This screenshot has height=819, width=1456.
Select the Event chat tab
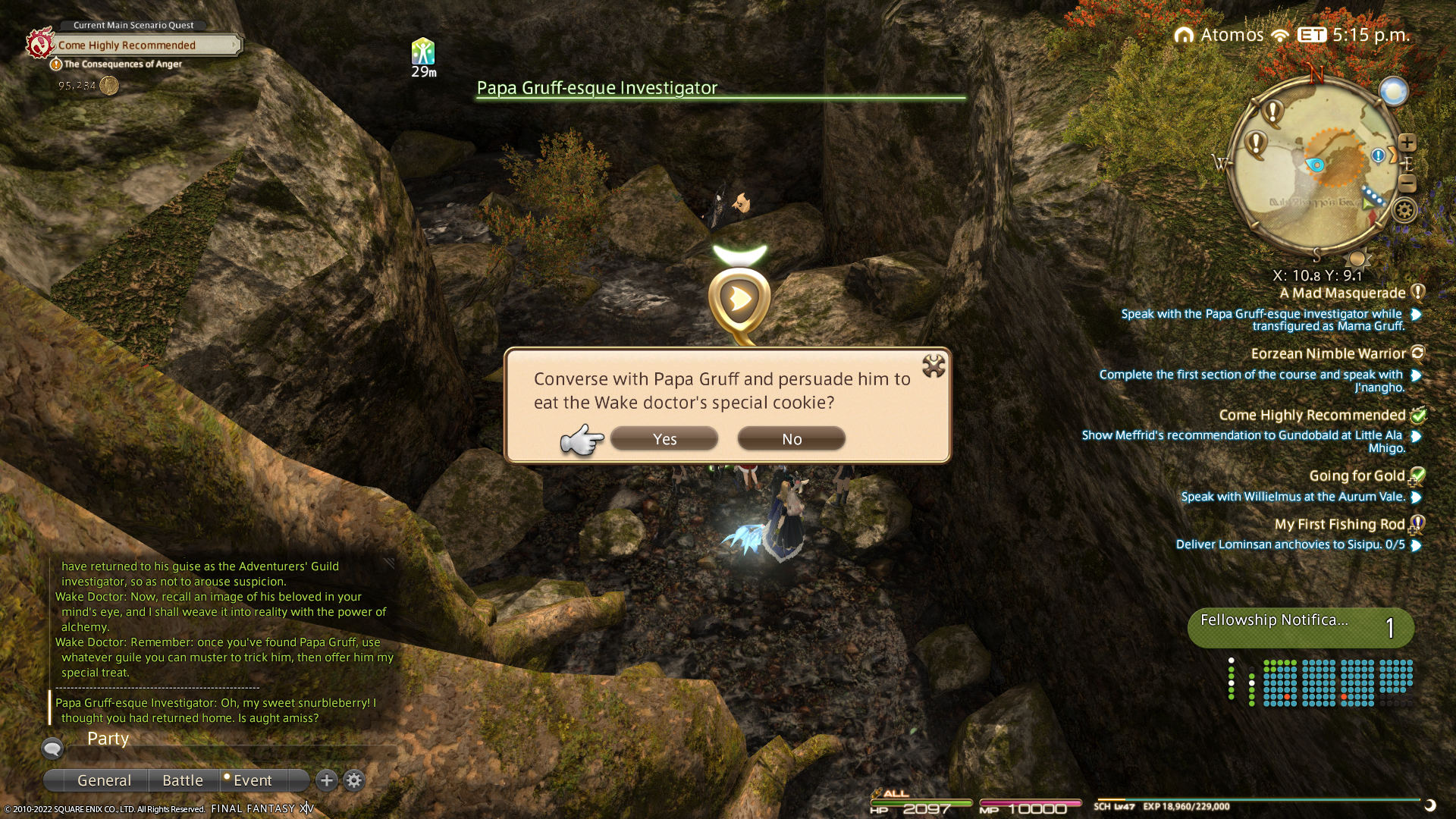coord(253,780)
